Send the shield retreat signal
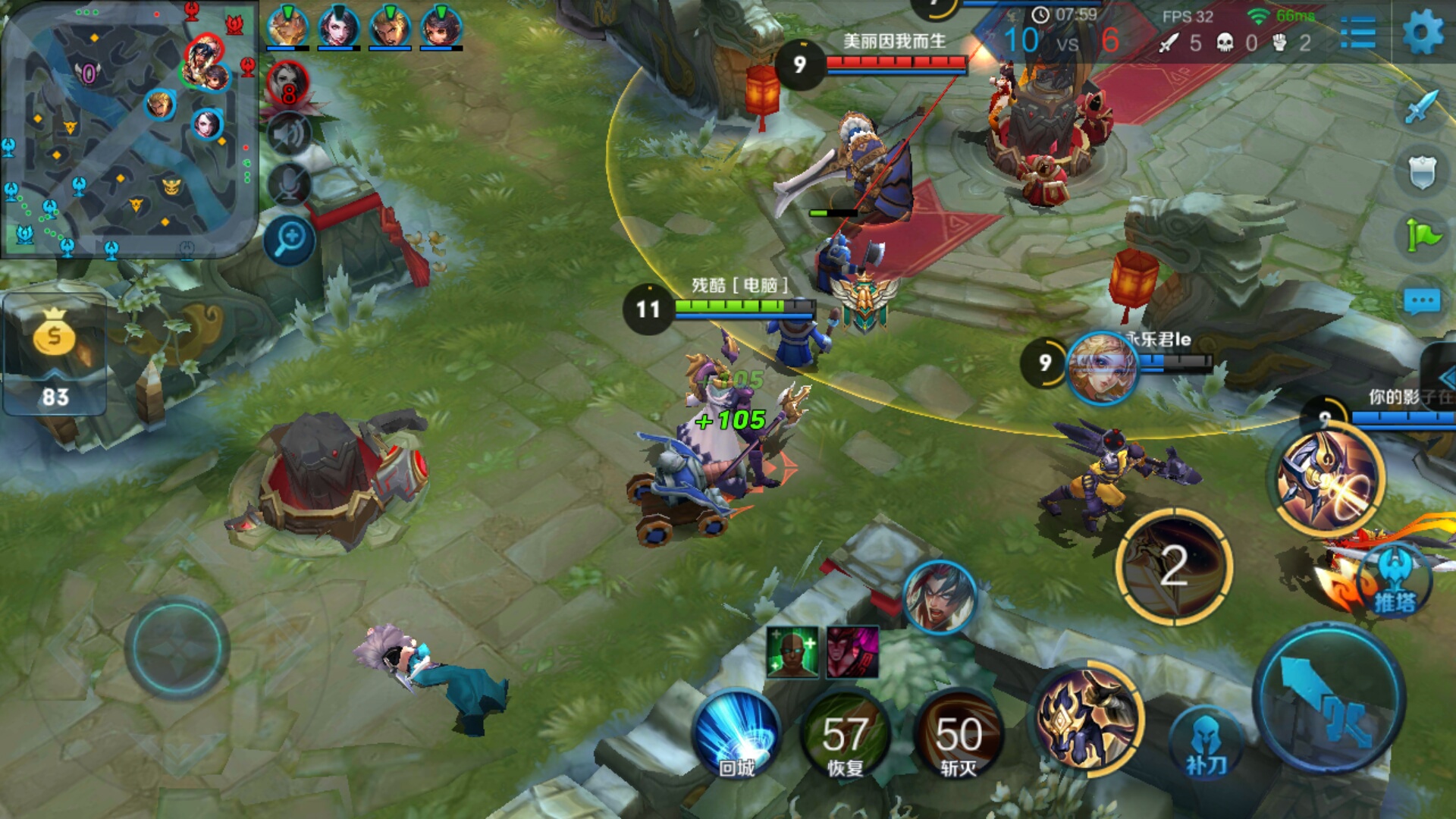This screenshot has height=819, width=1456. click(x=1421, y=173)
